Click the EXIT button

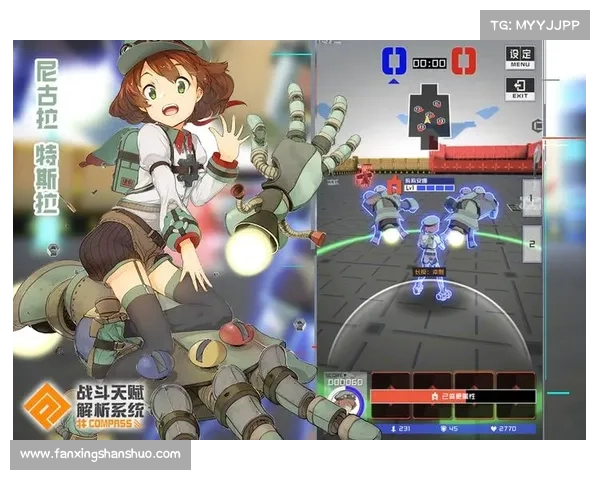tap(520, 89)
